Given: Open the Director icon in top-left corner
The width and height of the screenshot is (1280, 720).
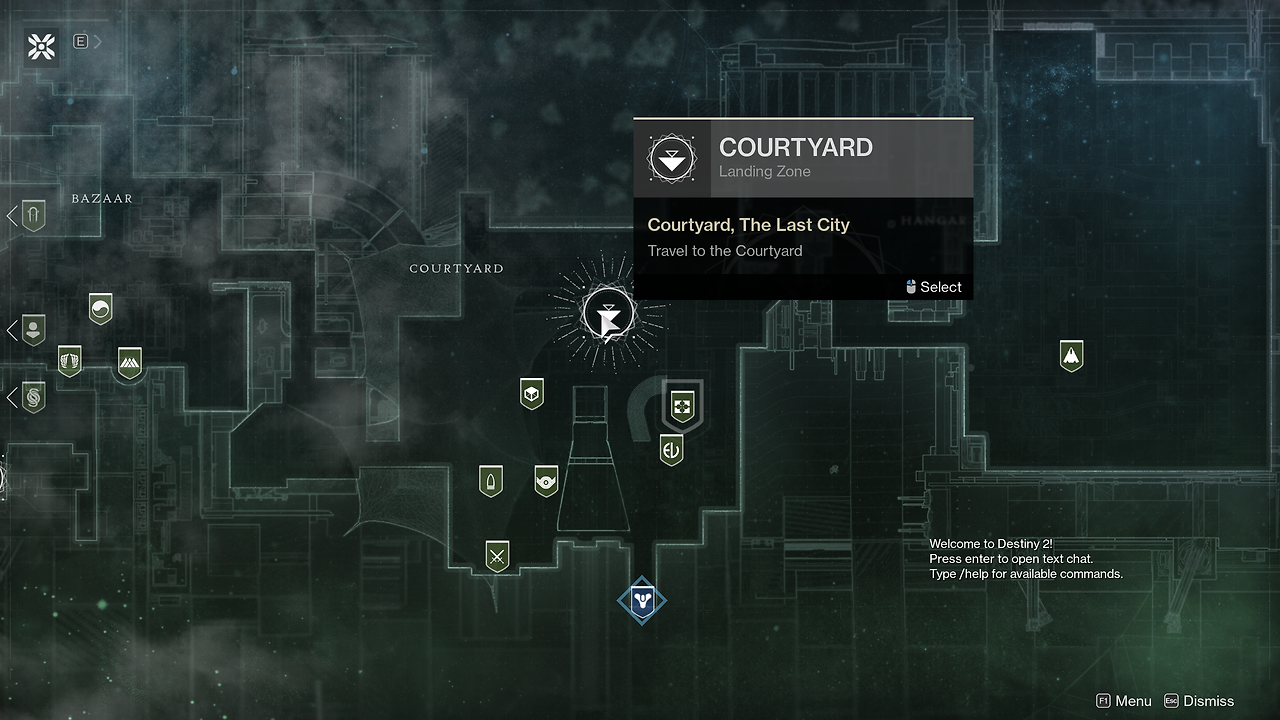Looking at the screenshot, I should tap(42, 45).
